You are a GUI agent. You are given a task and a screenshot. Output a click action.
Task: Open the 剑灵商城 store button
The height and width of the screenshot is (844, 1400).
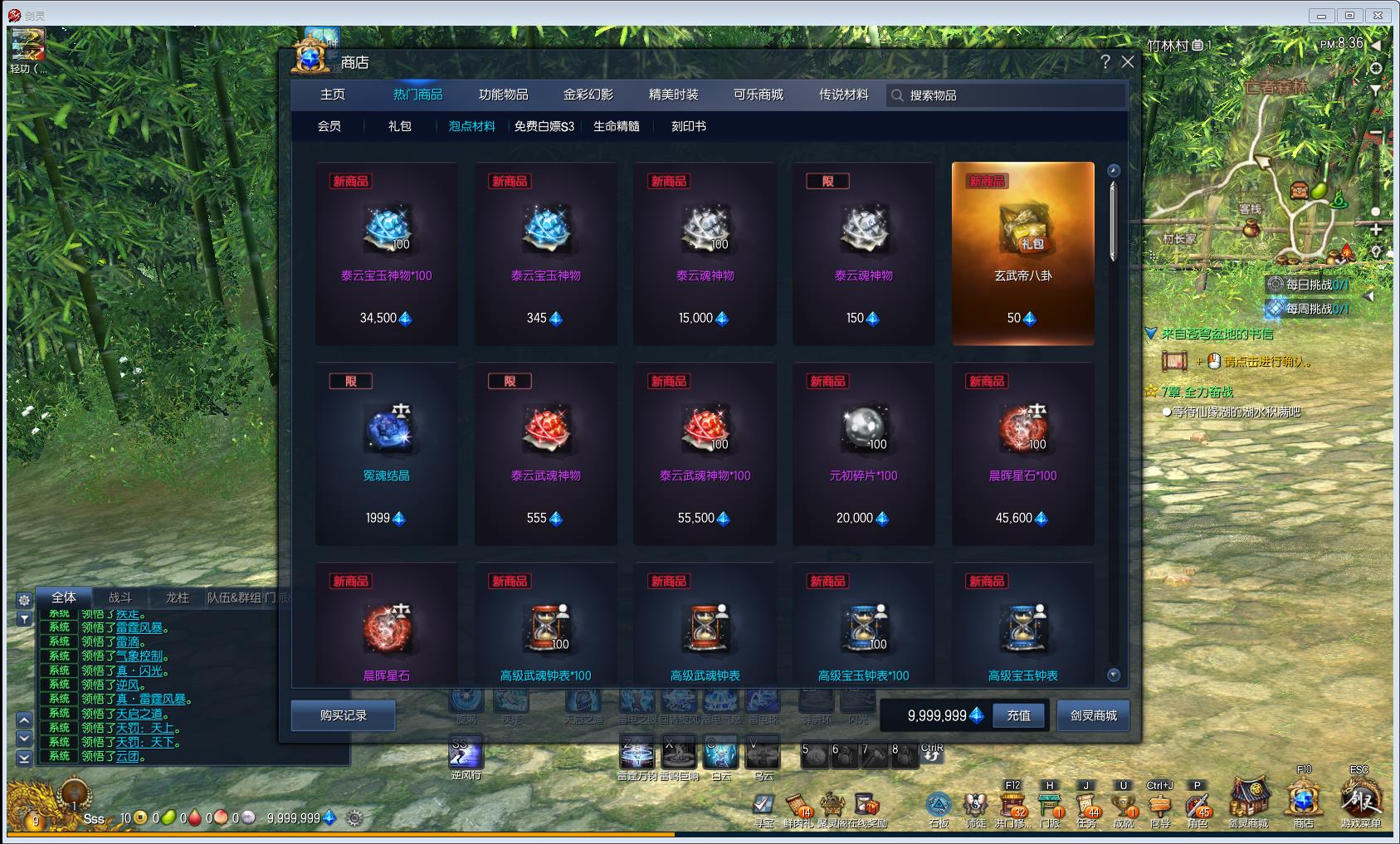coord(1093,715)
